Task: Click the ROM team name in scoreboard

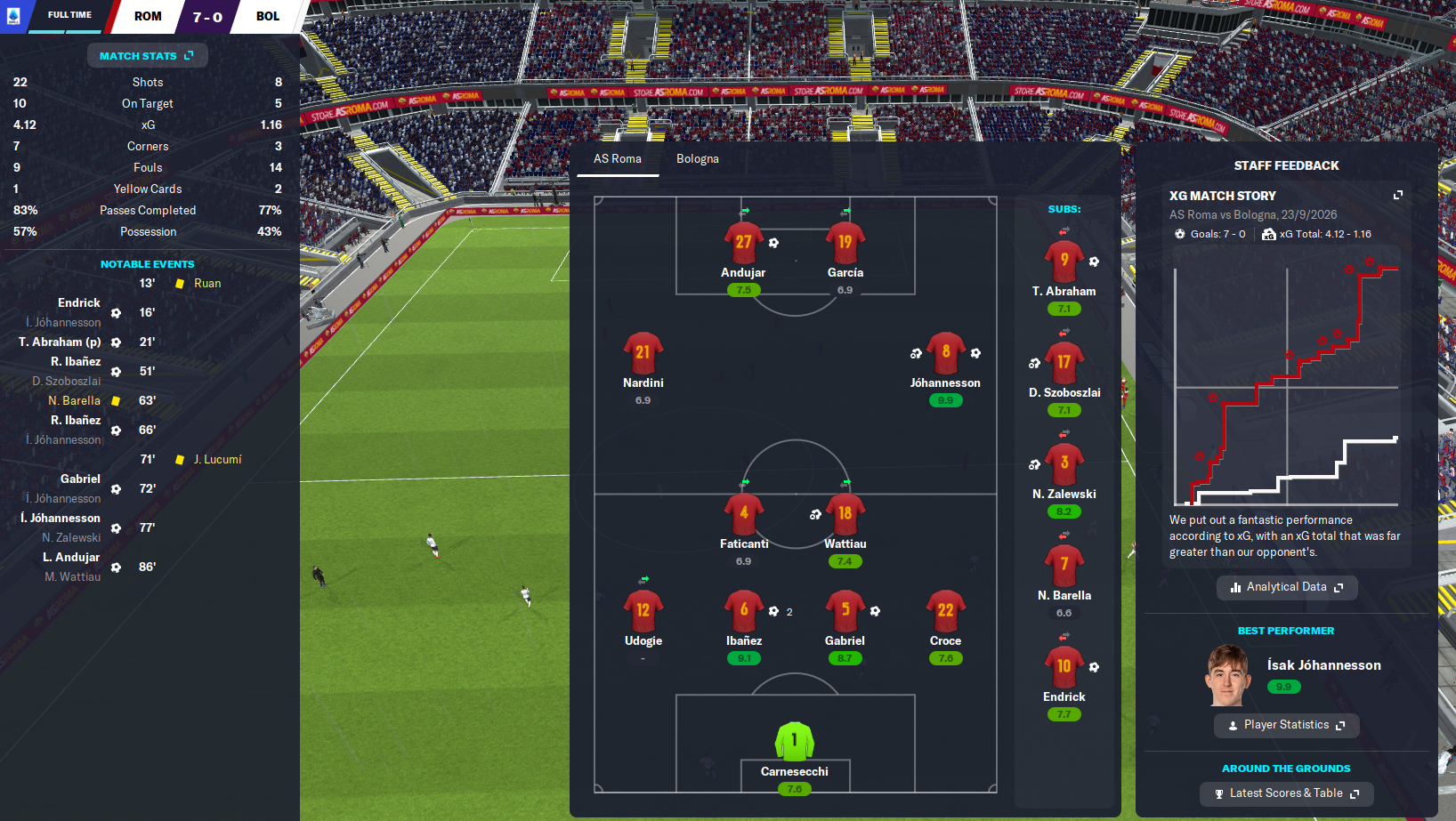Action: click(148, 16)
